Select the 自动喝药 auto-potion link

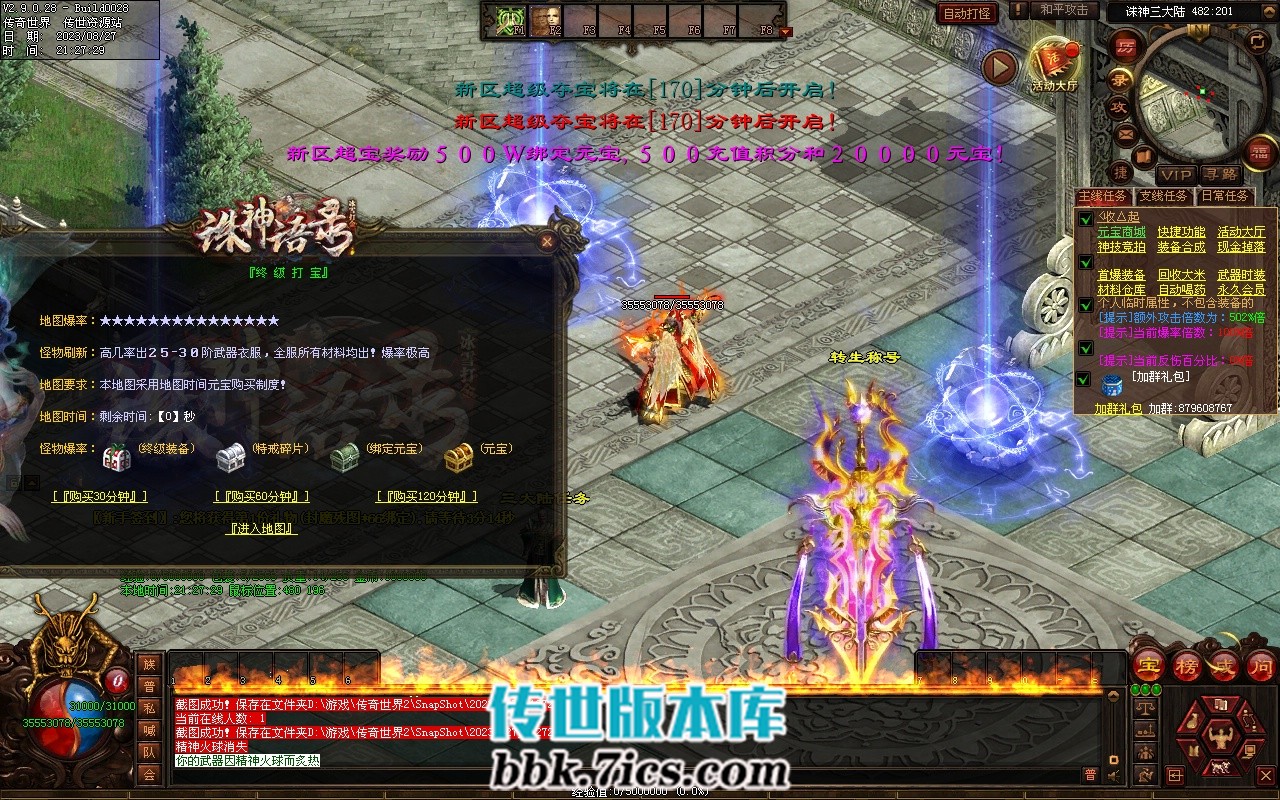tap(1181, 290)
